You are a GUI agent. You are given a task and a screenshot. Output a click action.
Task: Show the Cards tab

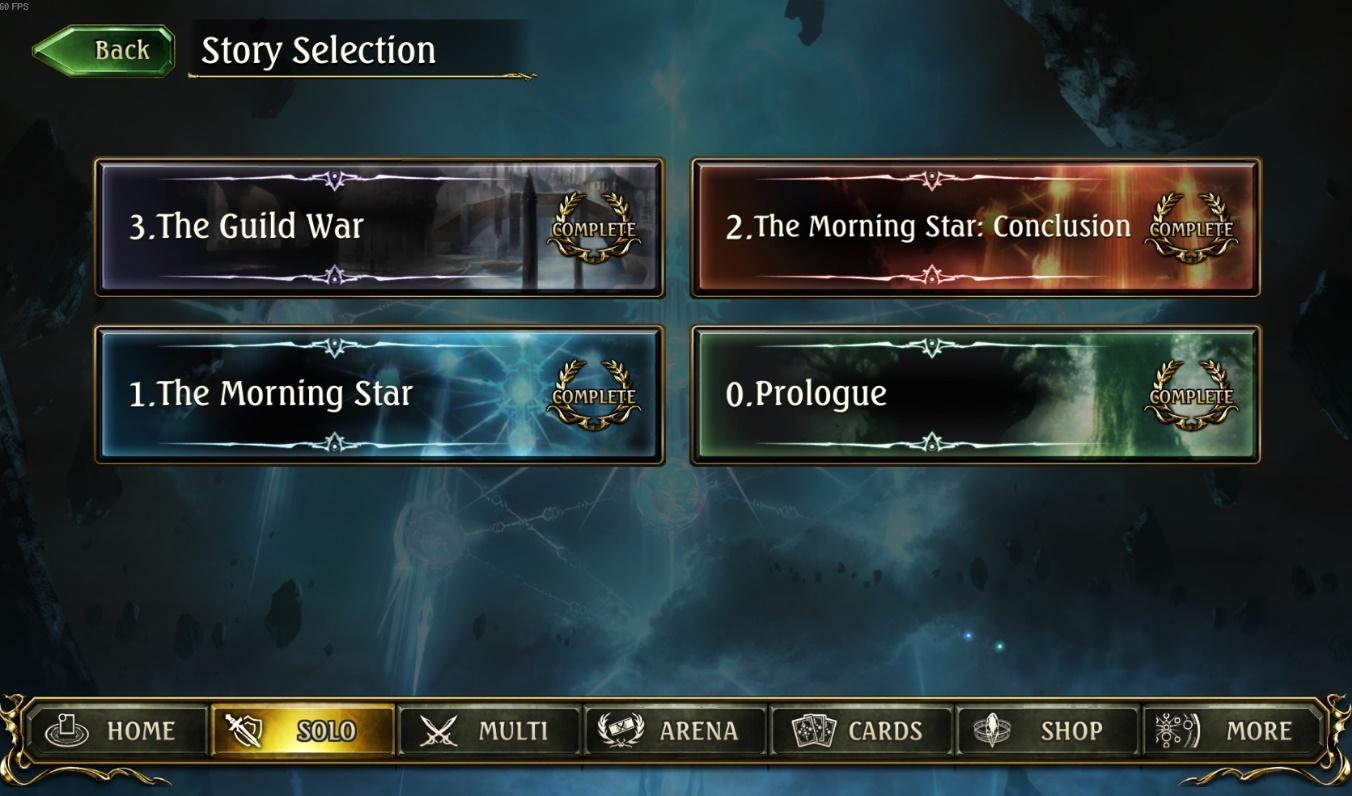pyautogui.click(x=862, y=731)
